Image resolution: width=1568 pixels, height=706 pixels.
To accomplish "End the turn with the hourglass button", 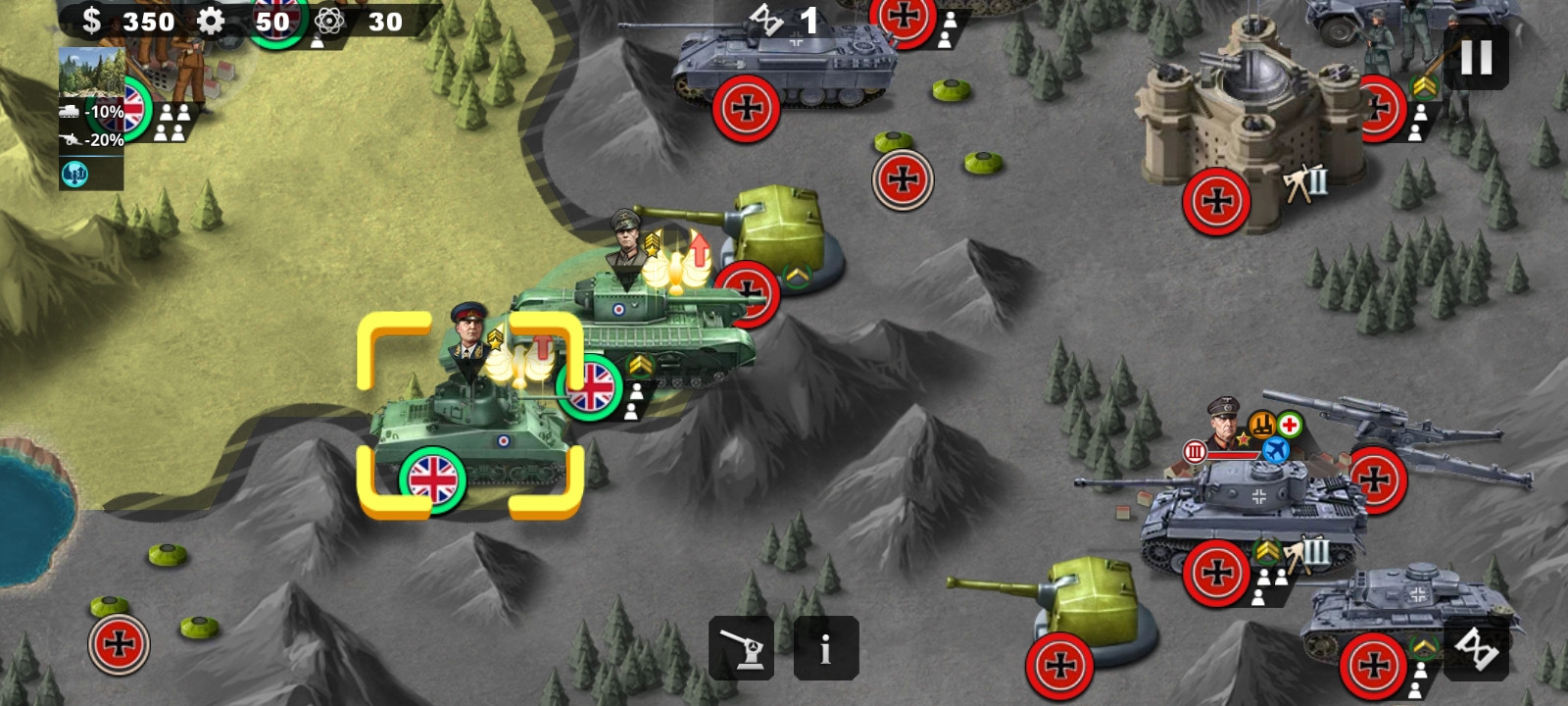I will coord(1476,647).
